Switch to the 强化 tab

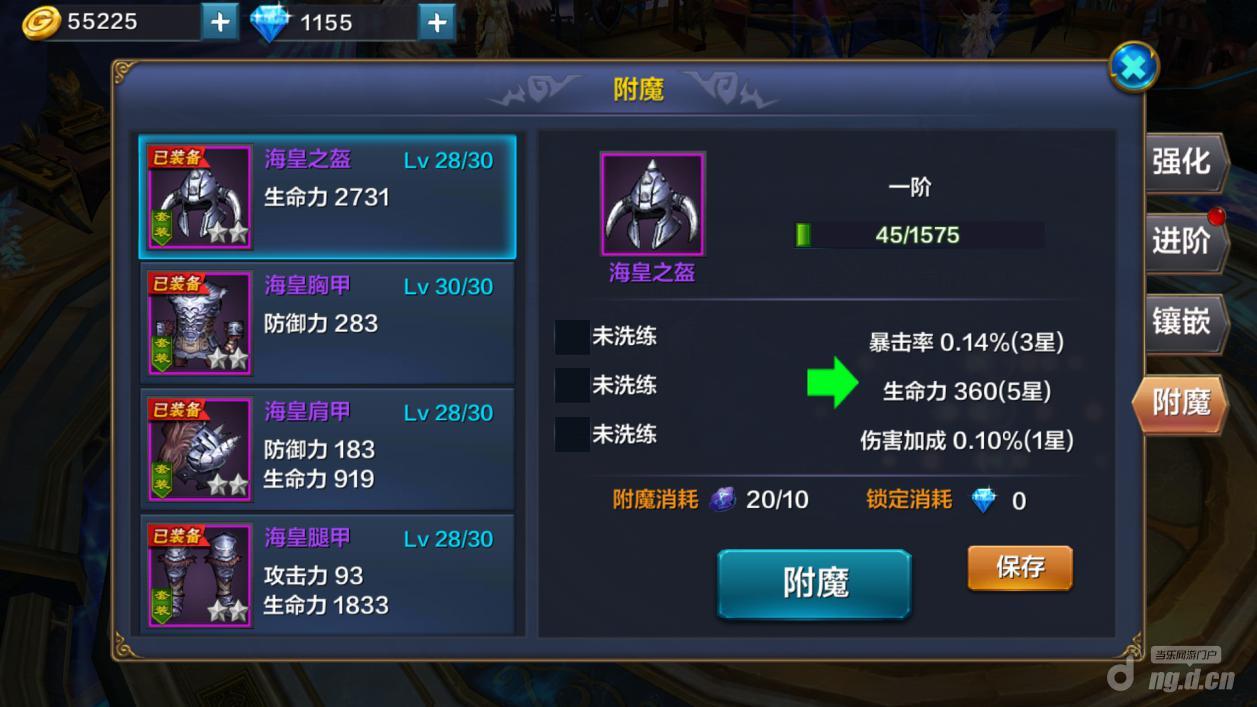tap(1182, 162)
